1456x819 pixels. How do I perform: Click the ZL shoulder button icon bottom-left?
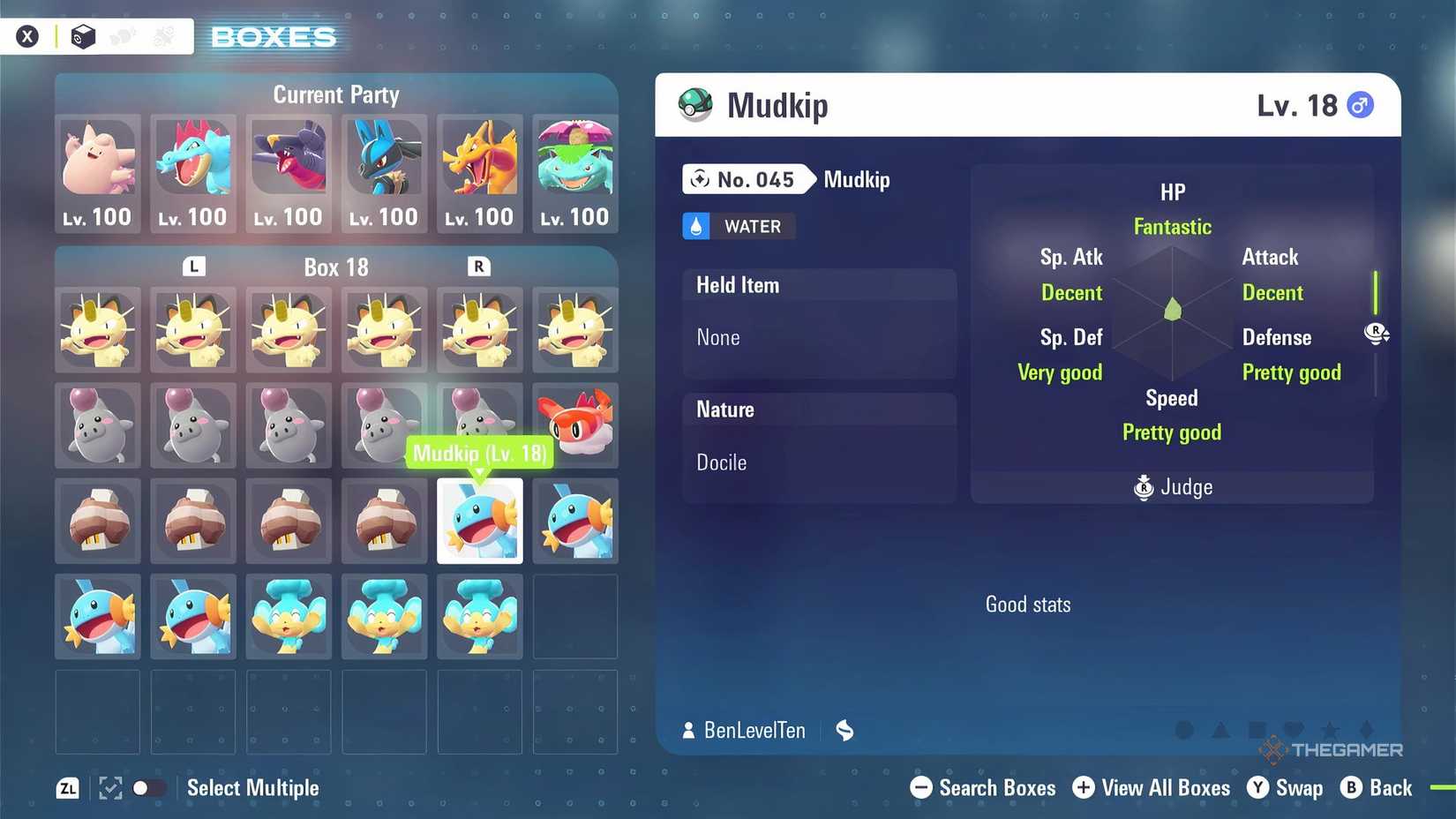click(68, 788)
